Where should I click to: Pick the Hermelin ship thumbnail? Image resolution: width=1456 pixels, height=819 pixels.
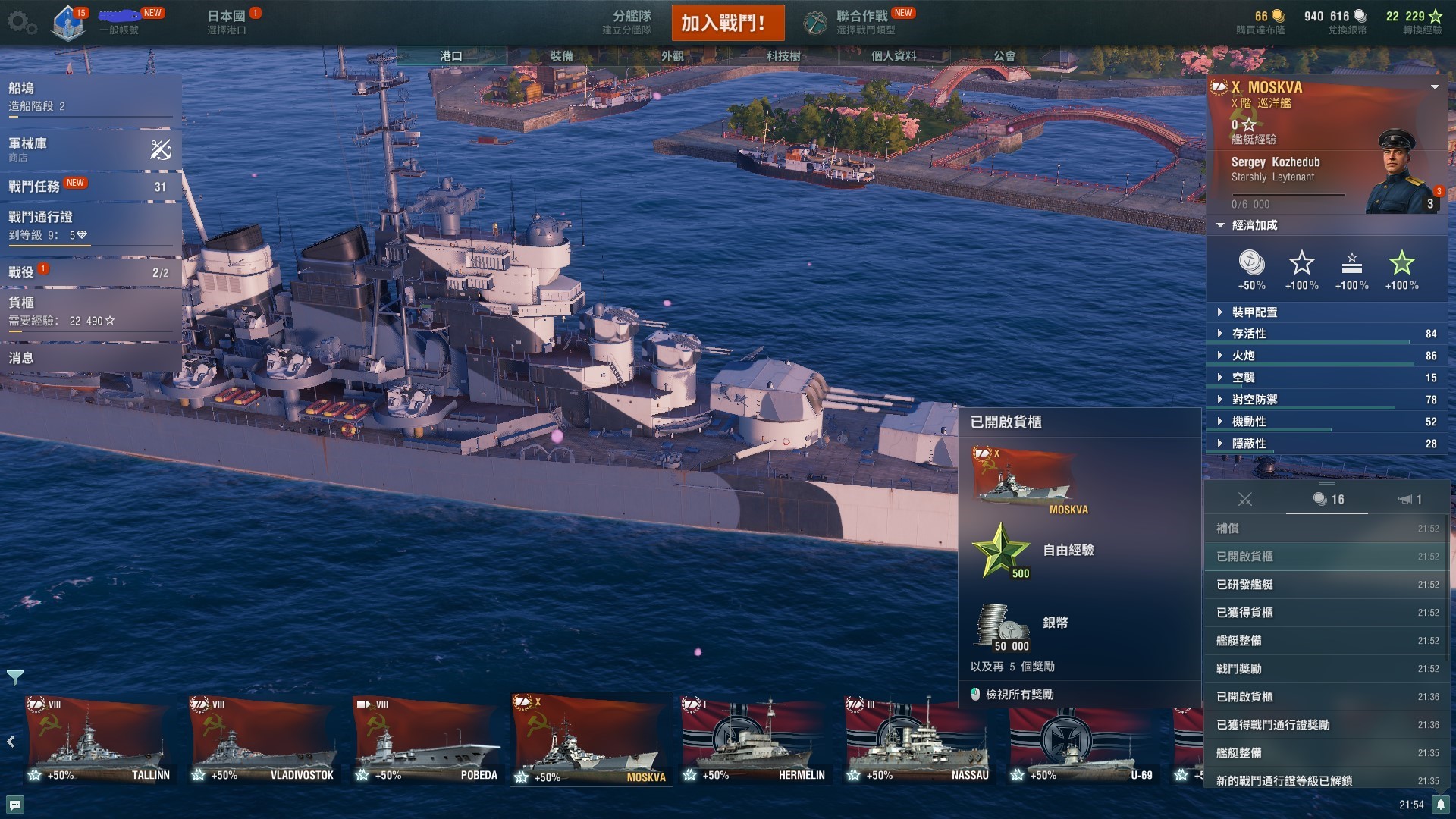click(754, 741)
